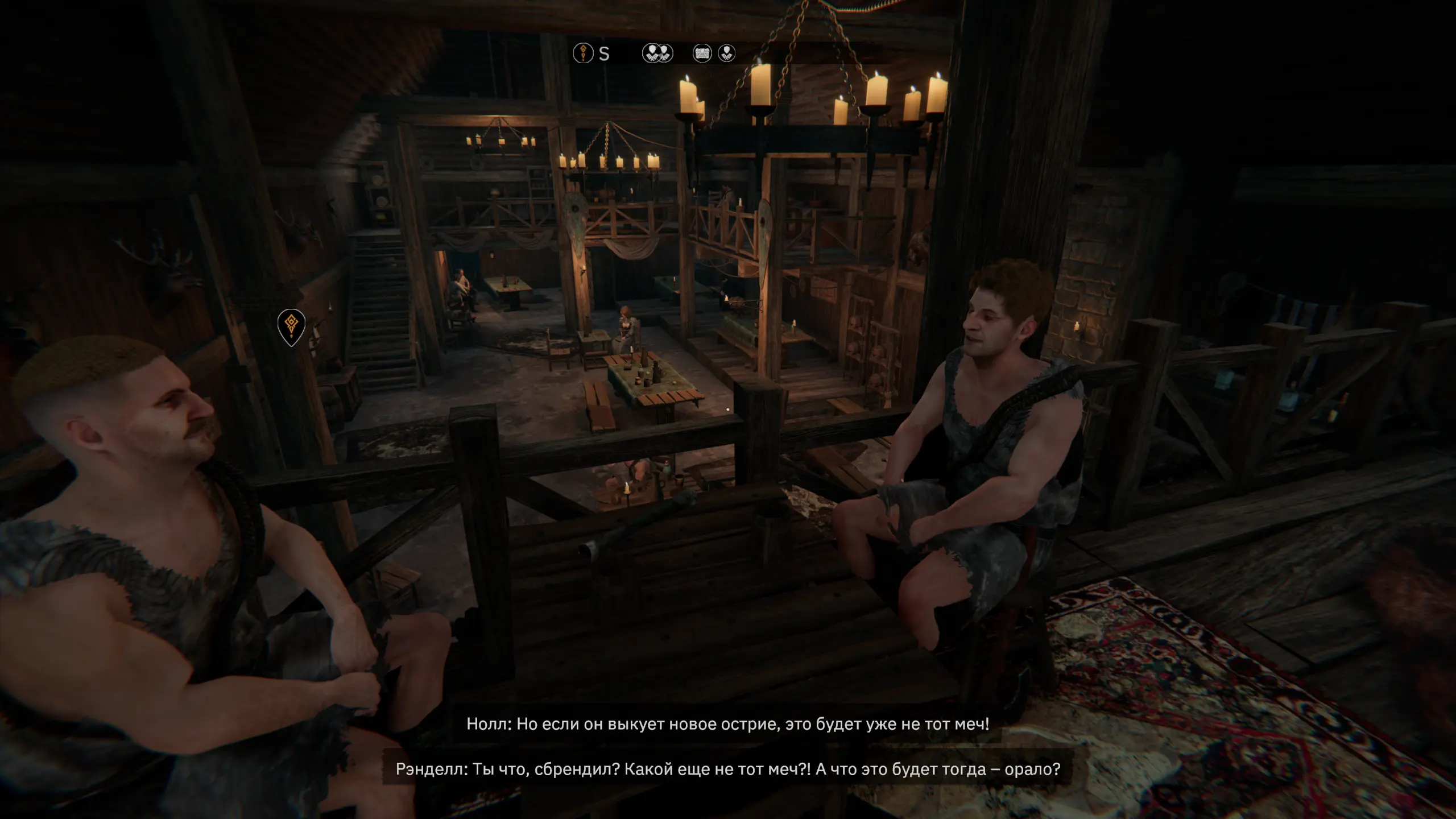Click the treasure chest compass marker
The height and width of the screenshot is (819, 1456).
(x=702, y=53)
